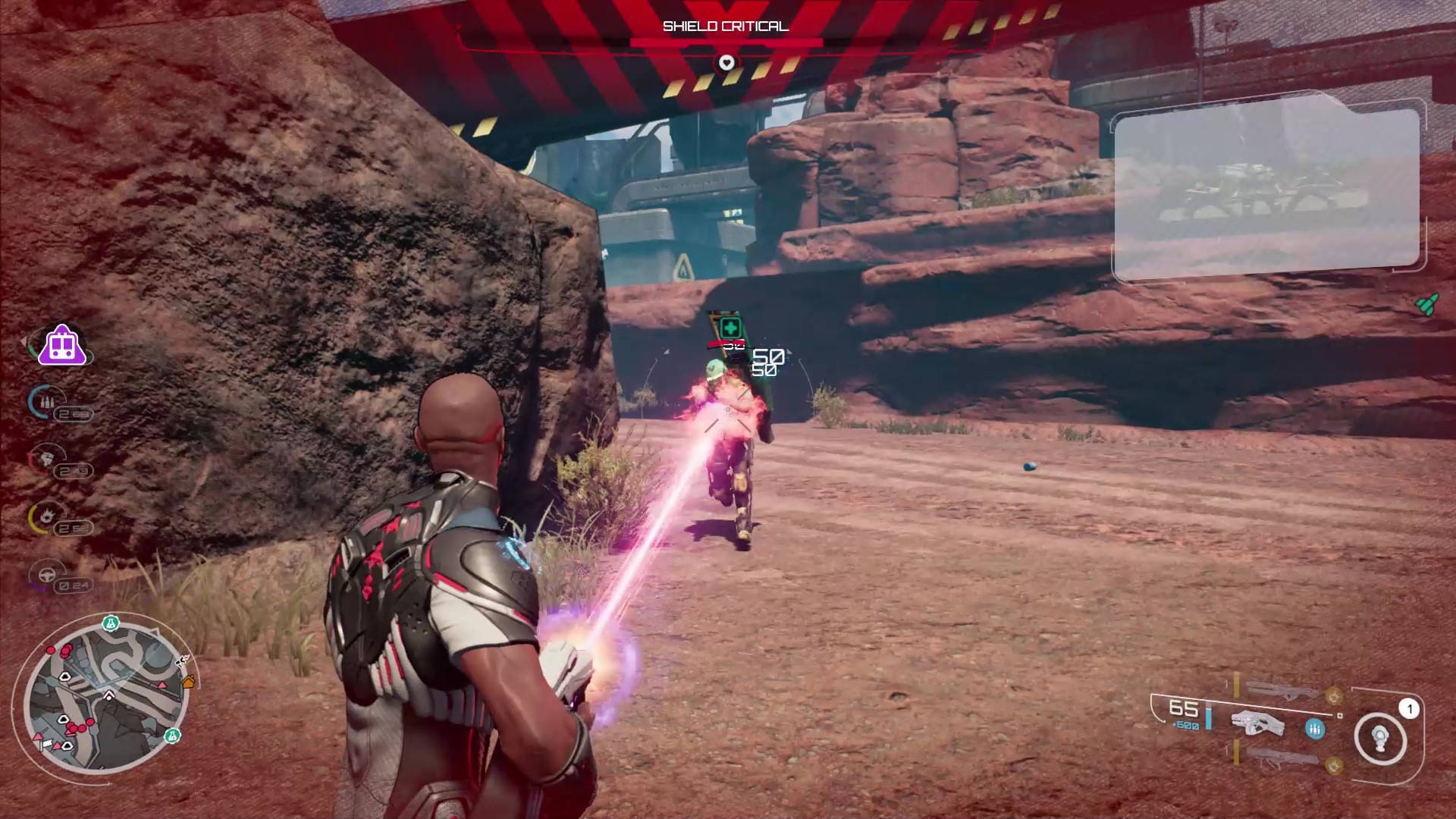Screen dimensions: 1456x819
Task: Open the translucent camera feed panel
Action: coord(1266,188)
